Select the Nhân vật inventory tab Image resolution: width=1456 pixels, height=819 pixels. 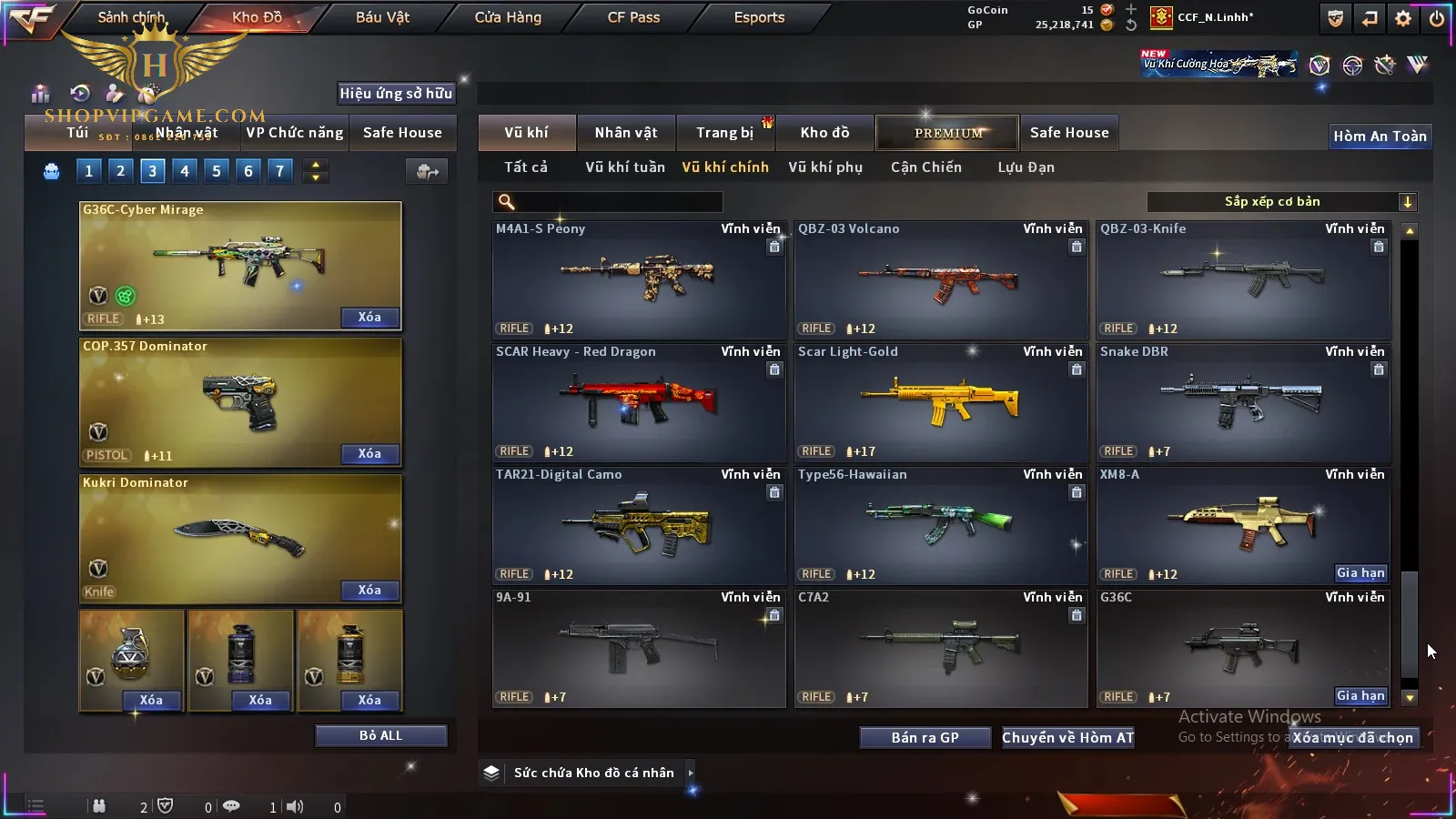click(625, 133)
